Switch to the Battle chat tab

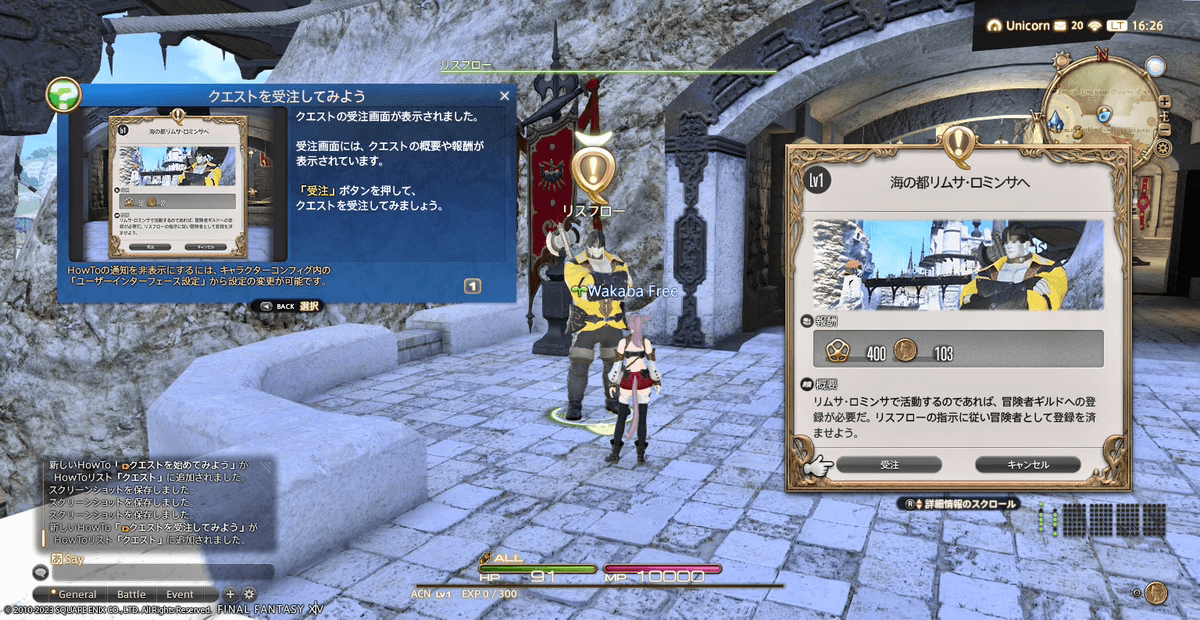[131, 594]
